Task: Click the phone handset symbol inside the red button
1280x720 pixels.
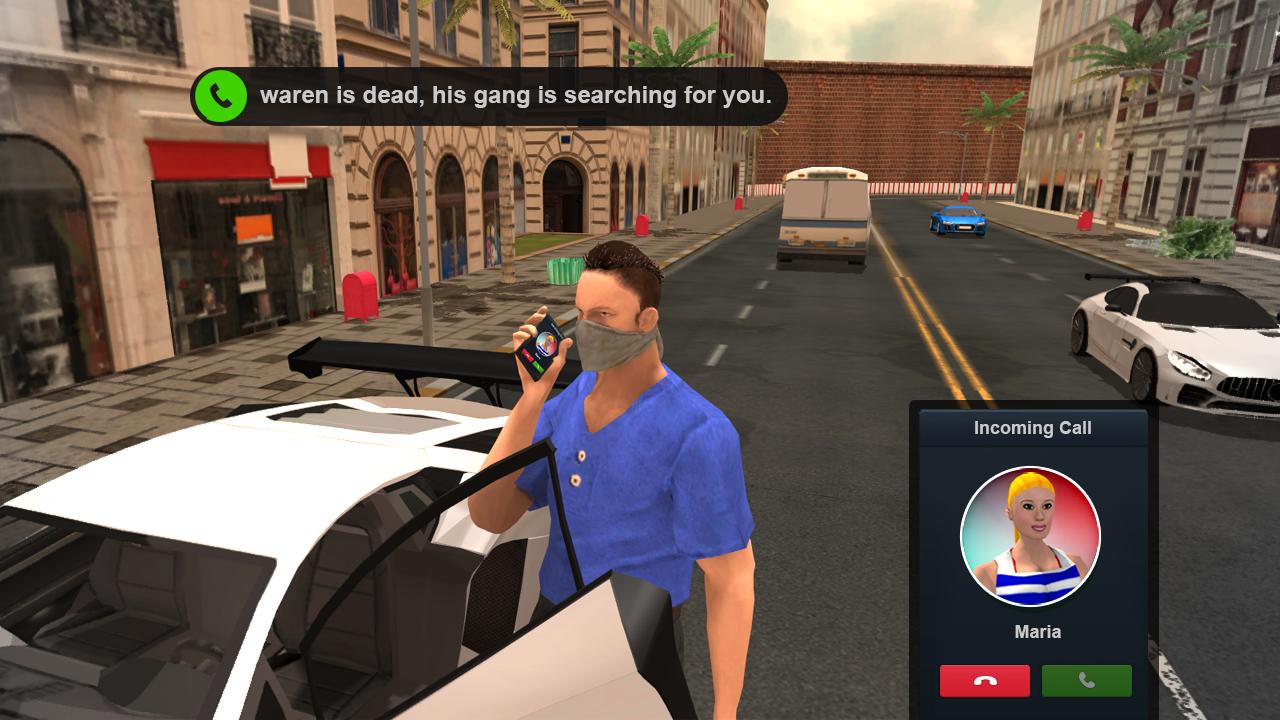Action: click(x=983, y=681)
